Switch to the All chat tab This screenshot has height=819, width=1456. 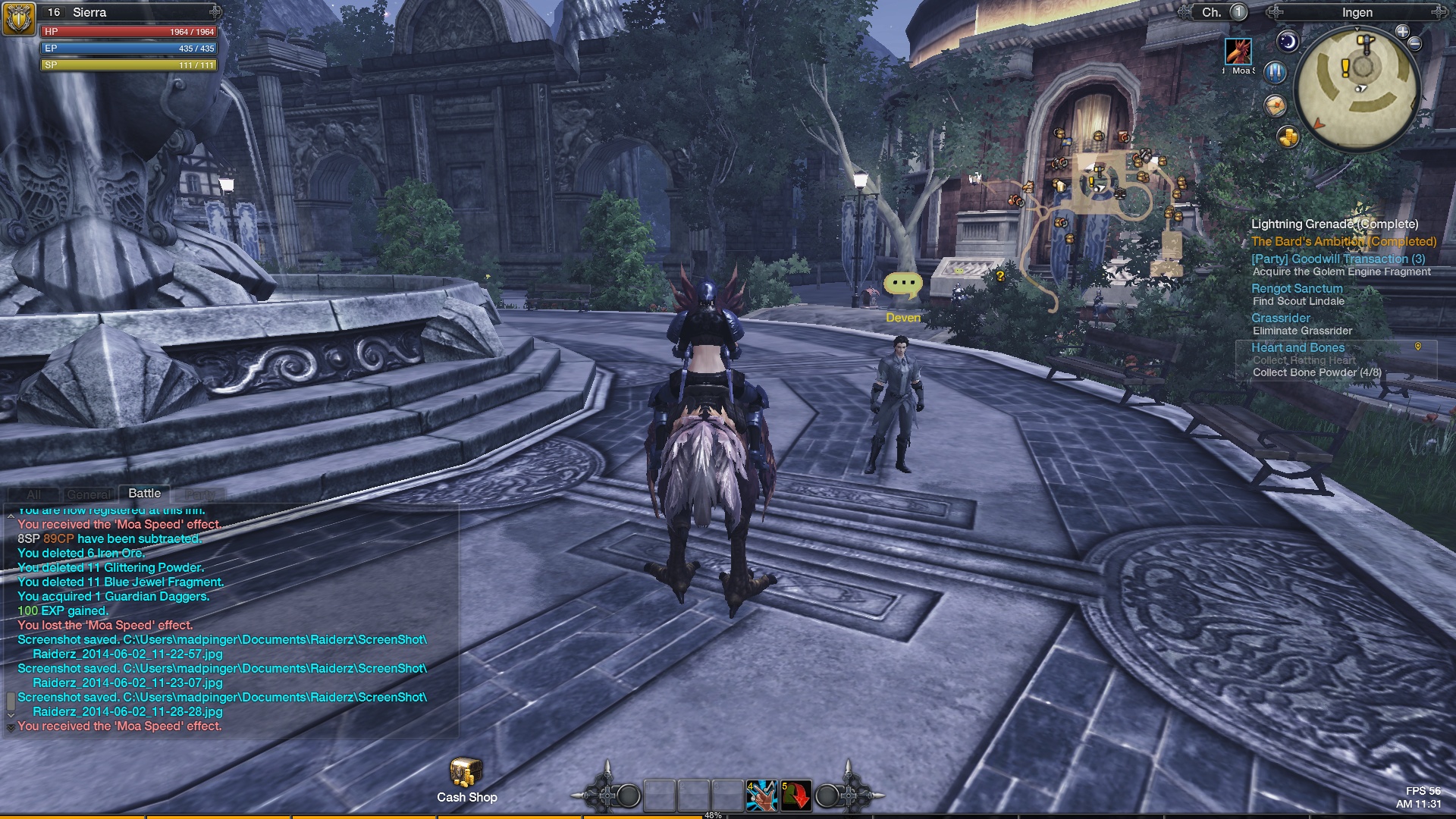tap(34, 494)
